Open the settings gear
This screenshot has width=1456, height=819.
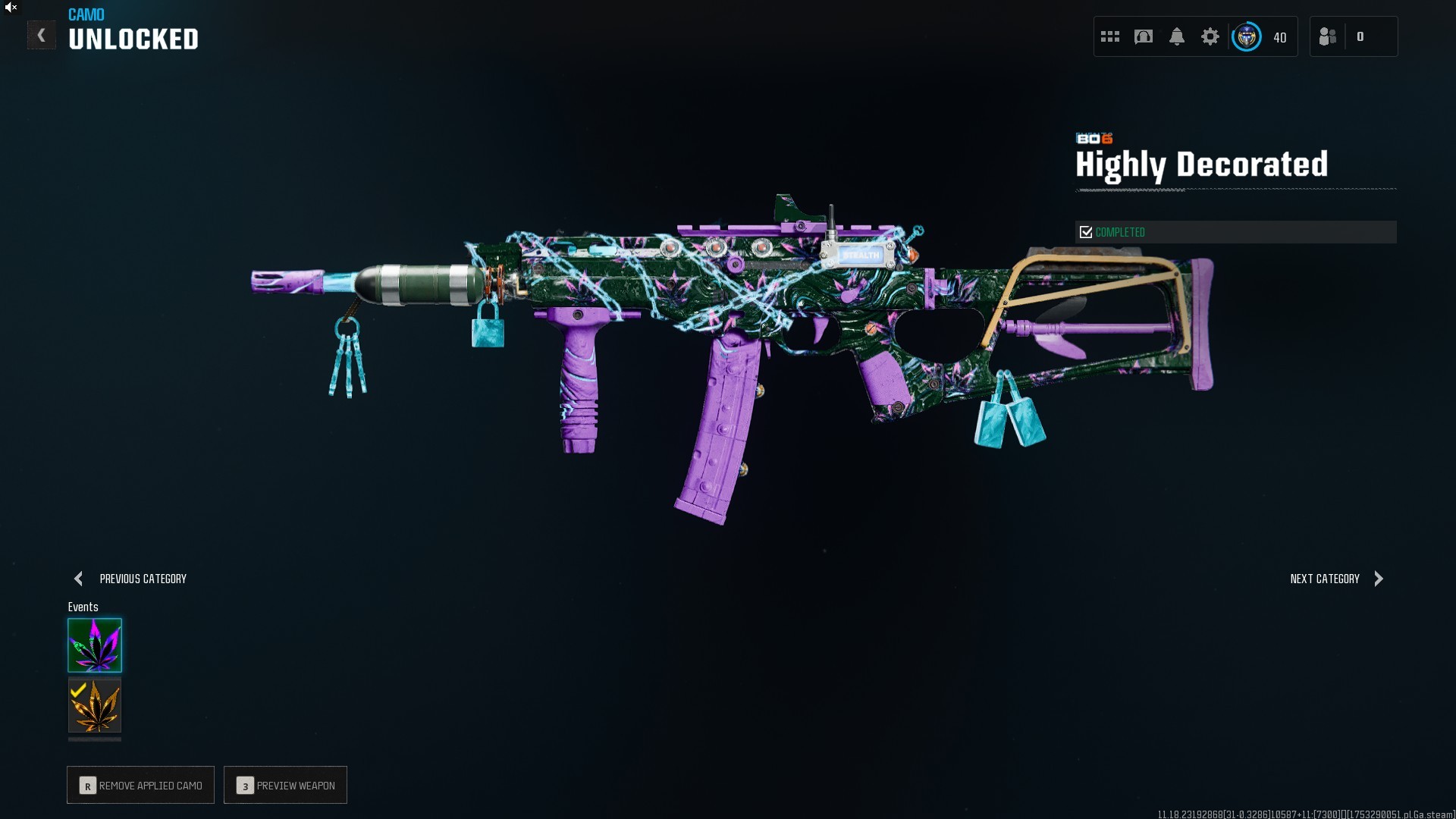[1210, 36]
